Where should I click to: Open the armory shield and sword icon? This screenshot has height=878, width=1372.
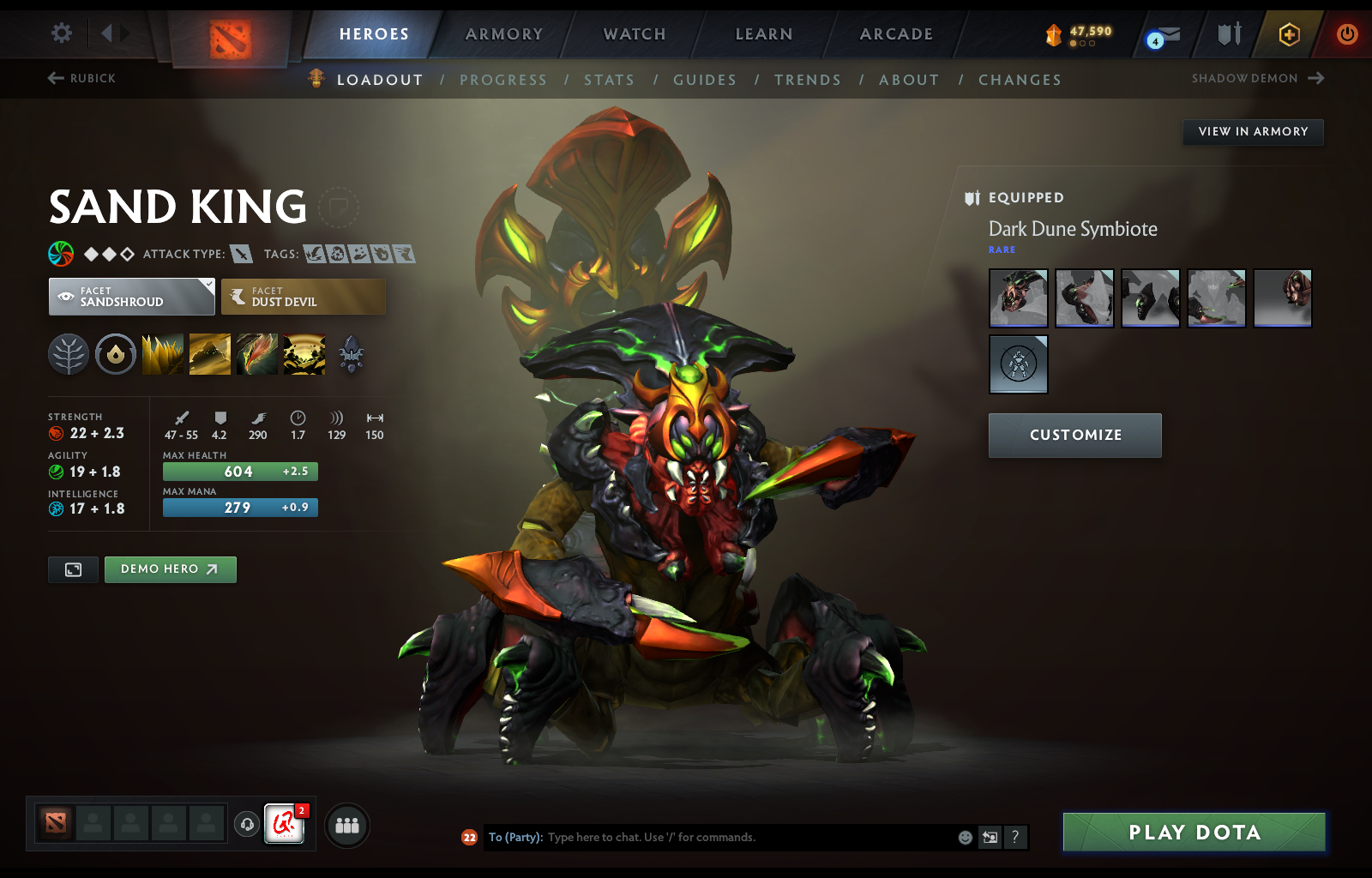point(1228,34)
